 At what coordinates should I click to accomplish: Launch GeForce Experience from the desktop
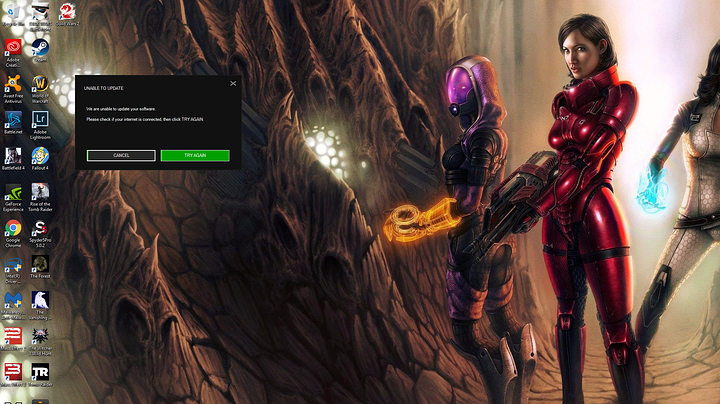coord(13,193)
